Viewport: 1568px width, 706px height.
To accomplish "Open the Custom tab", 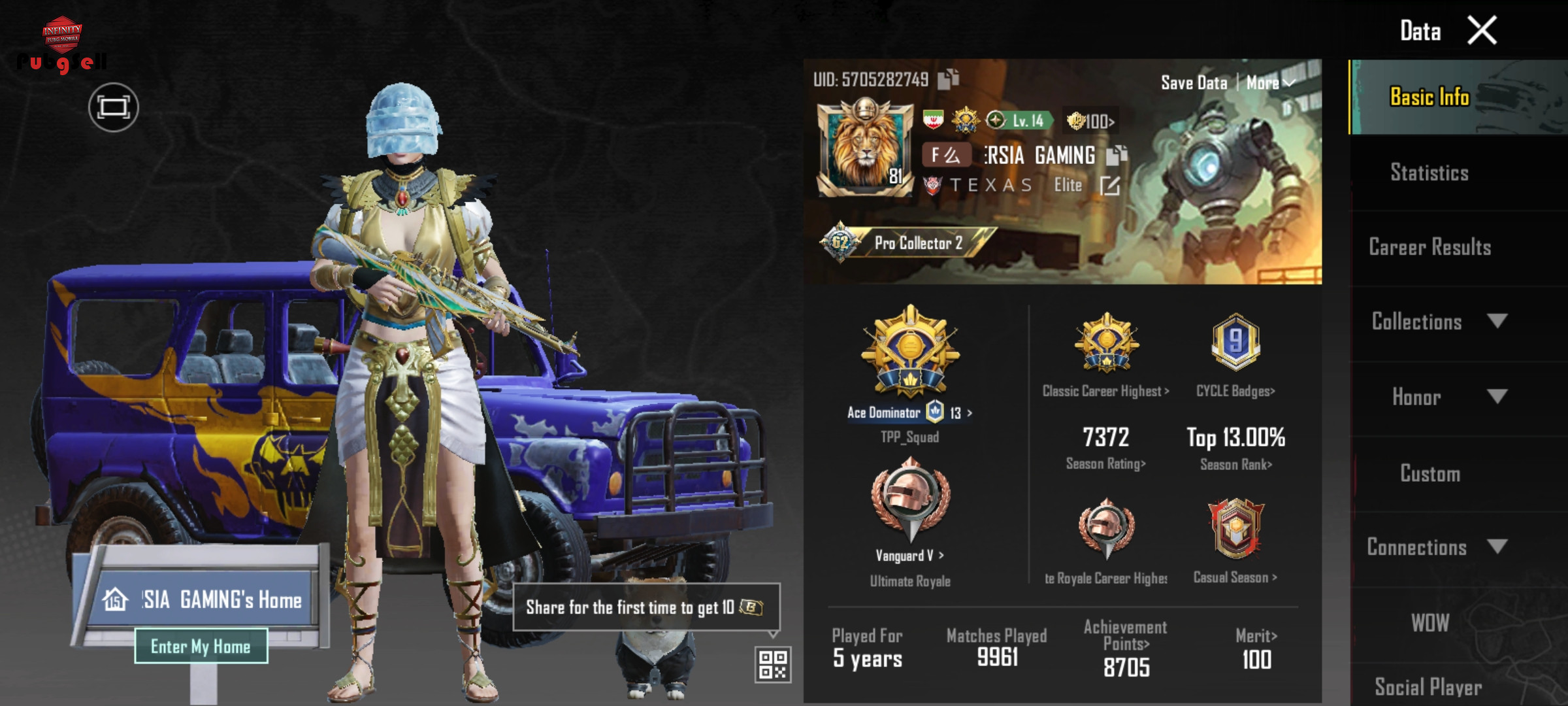I will (1429, 473).
